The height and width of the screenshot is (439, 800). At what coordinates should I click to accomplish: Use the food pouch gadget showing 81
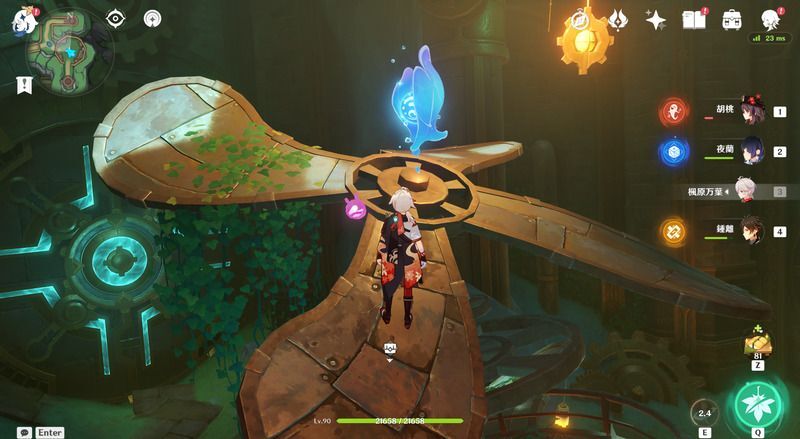point(757,345)
